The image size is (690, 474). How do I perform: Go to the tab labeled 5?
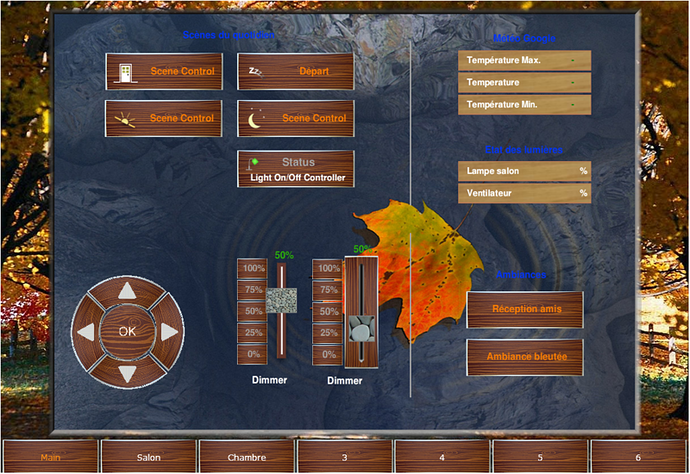coord(539,457)
